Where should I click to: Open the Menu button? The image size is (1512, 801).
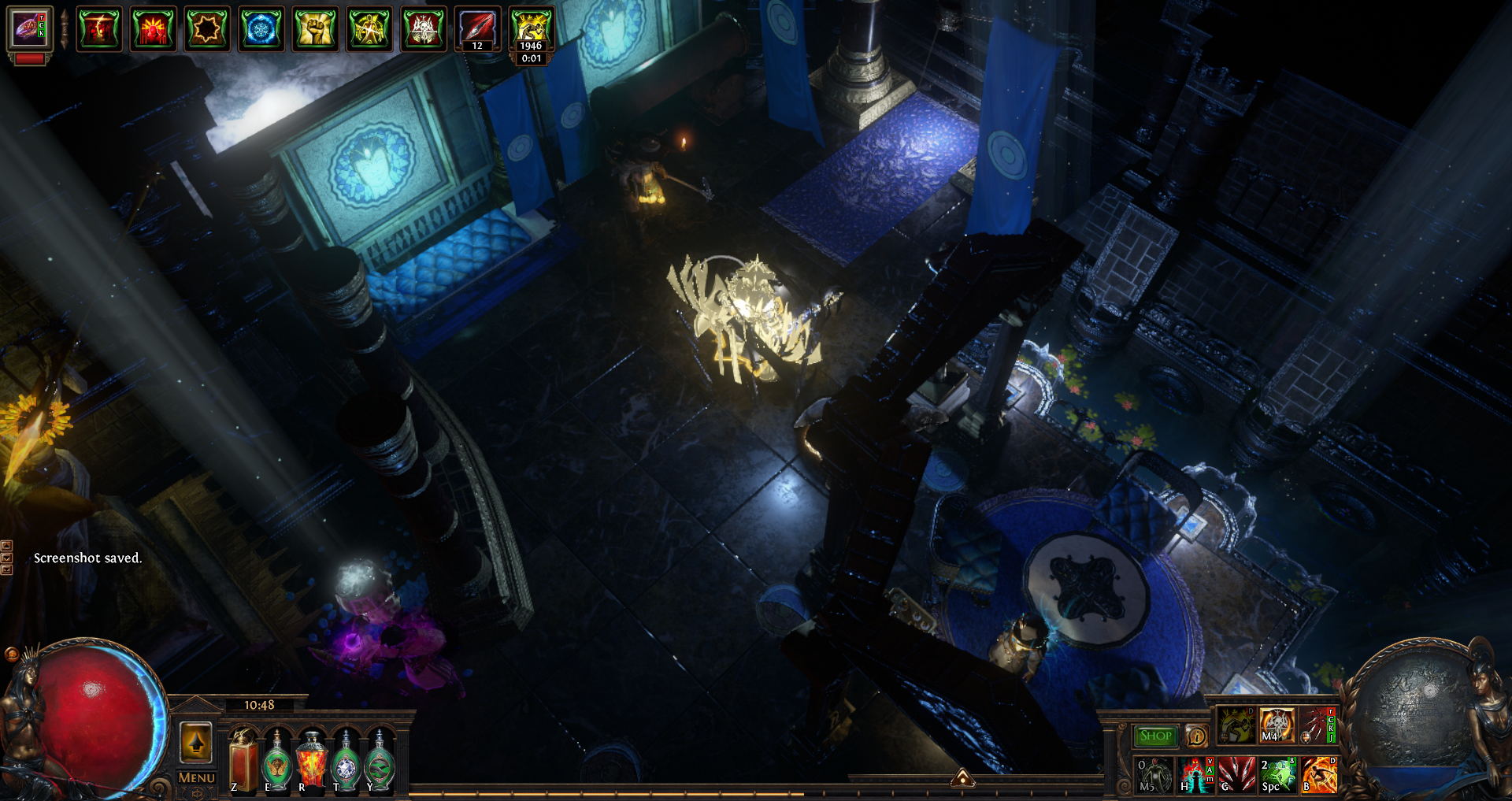coord(196,777)
